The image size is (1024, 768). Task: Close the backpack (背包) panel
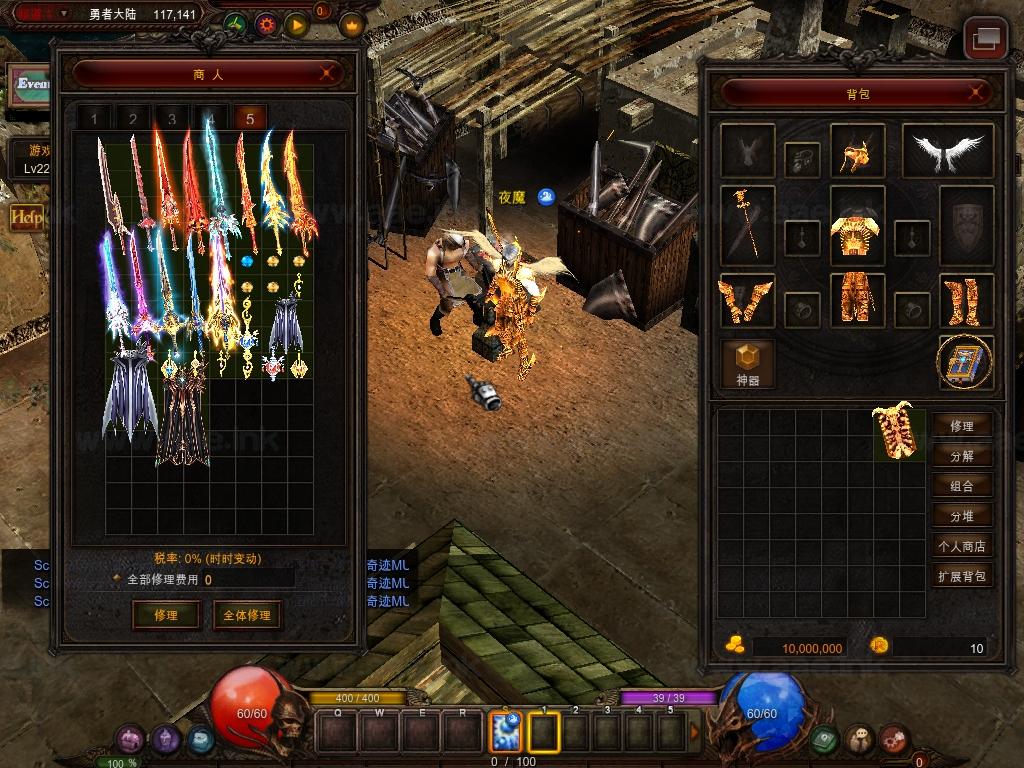coord(976,93)
